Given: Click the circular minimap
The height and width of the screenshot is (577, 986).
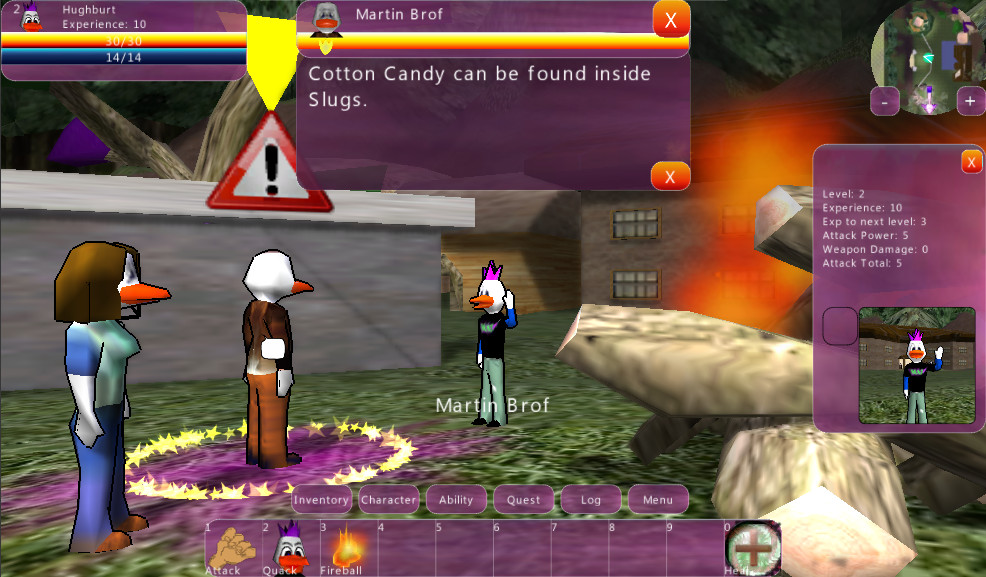Looking at the screenshot, I should tap(928, 50).
